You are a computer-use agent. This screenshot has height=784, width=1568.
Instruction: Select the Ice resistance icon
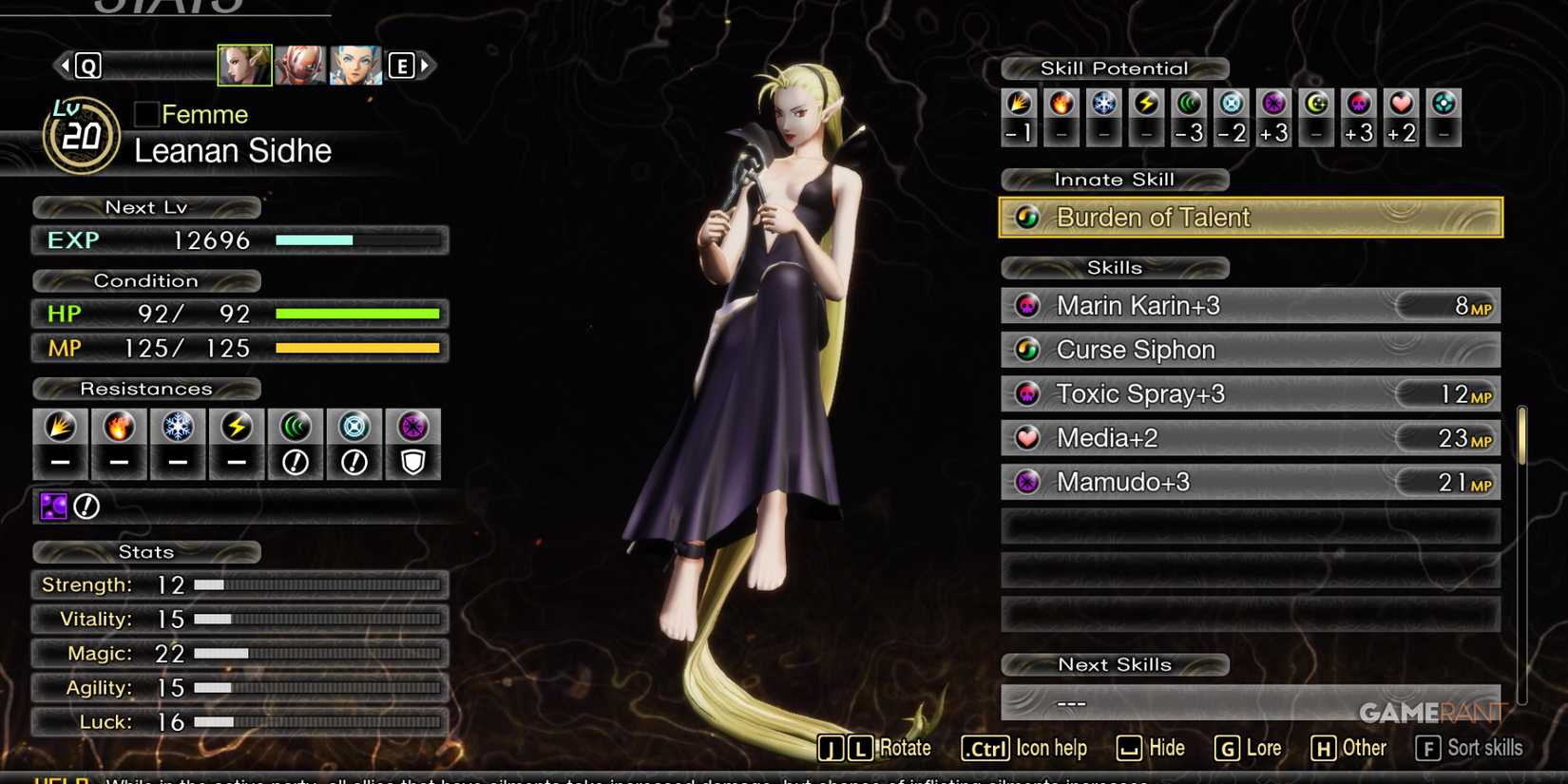177,428
